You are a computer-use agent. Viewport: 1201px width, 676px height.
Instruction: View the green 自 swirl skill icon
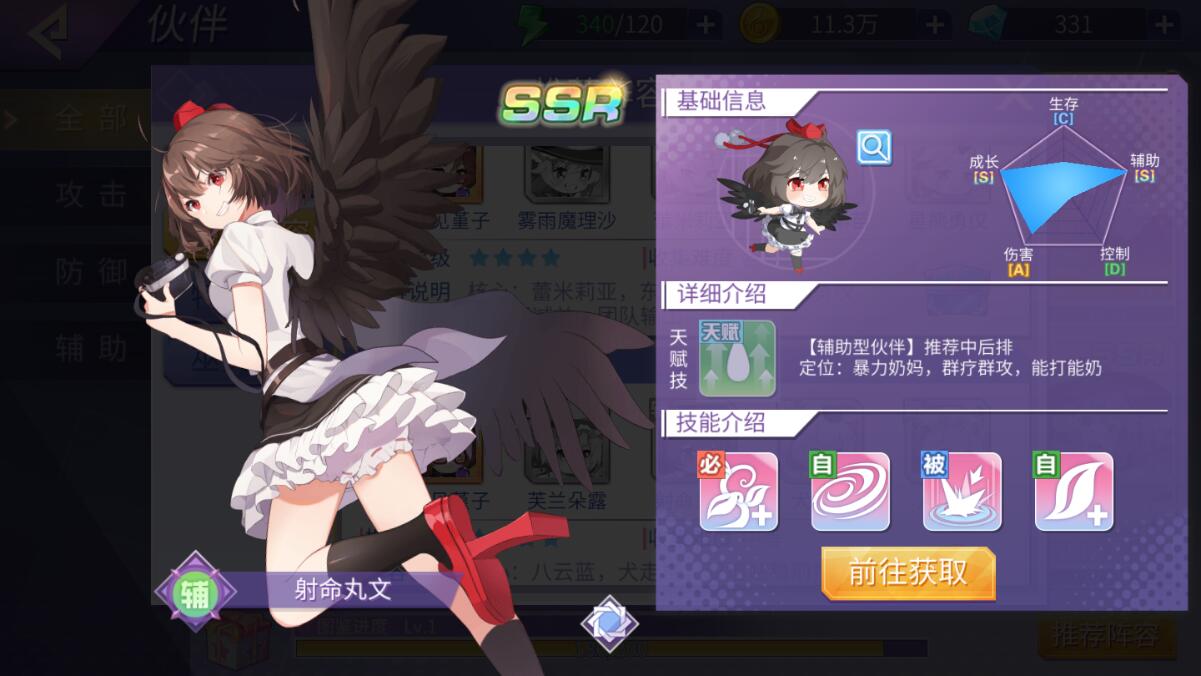tap(850, 491)
